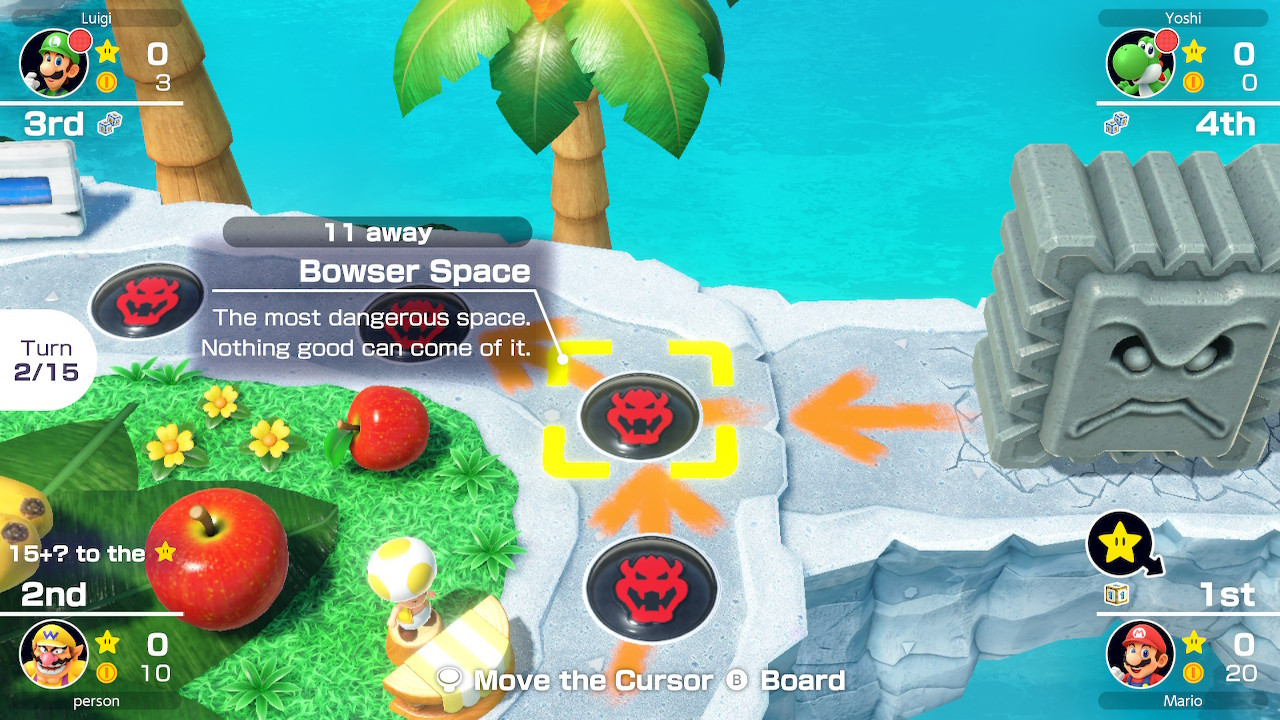Viewport: 1280px width, 720px height.
Task: Click Luigi's character portrait icon
Action: pos(55,62)
